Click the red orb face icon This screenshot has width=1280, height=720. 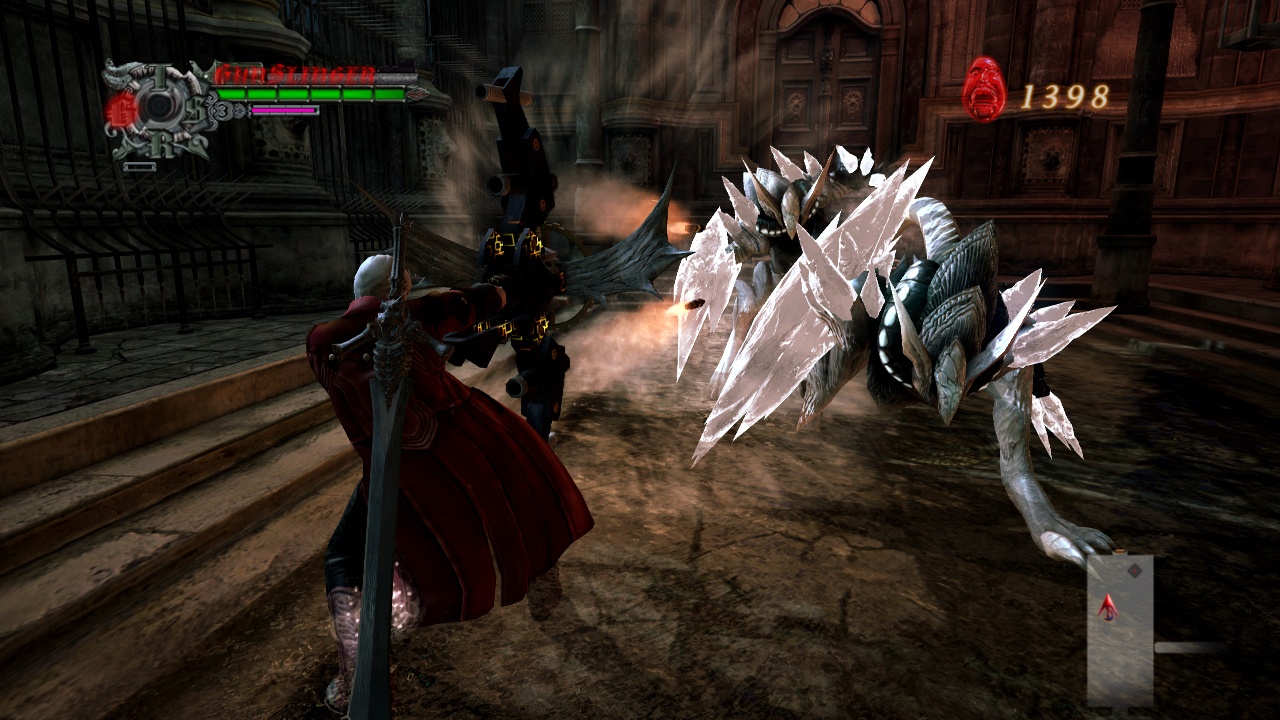click(984, 90)
